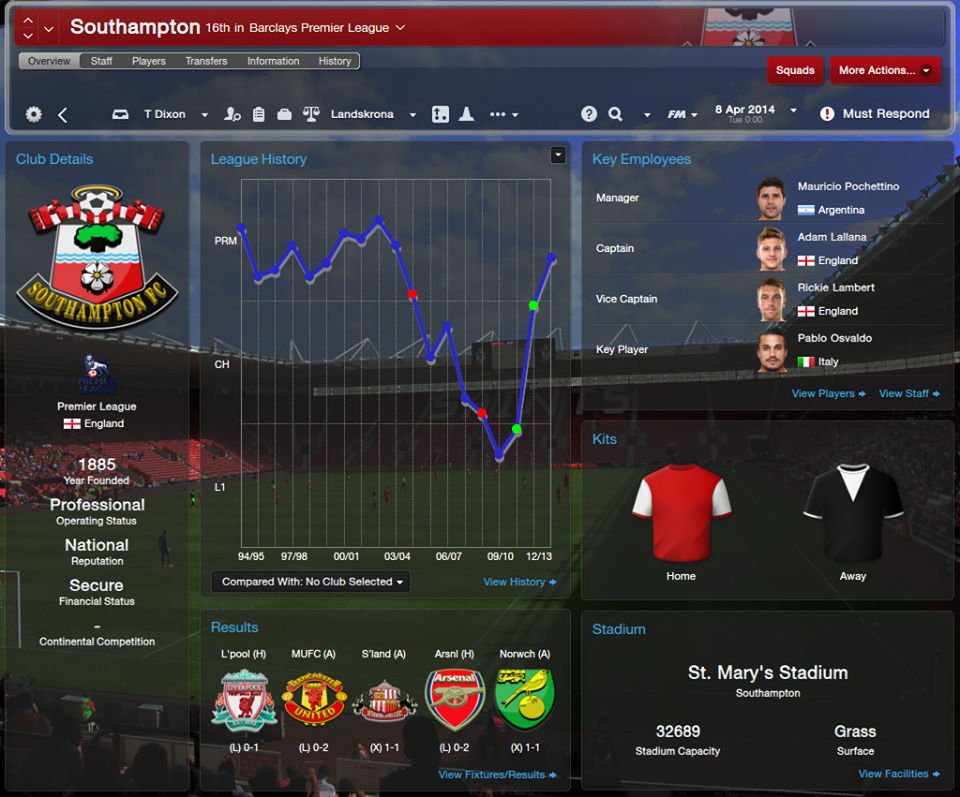Click the Squads button
This screenshot has height=797, width=960.
795,70
